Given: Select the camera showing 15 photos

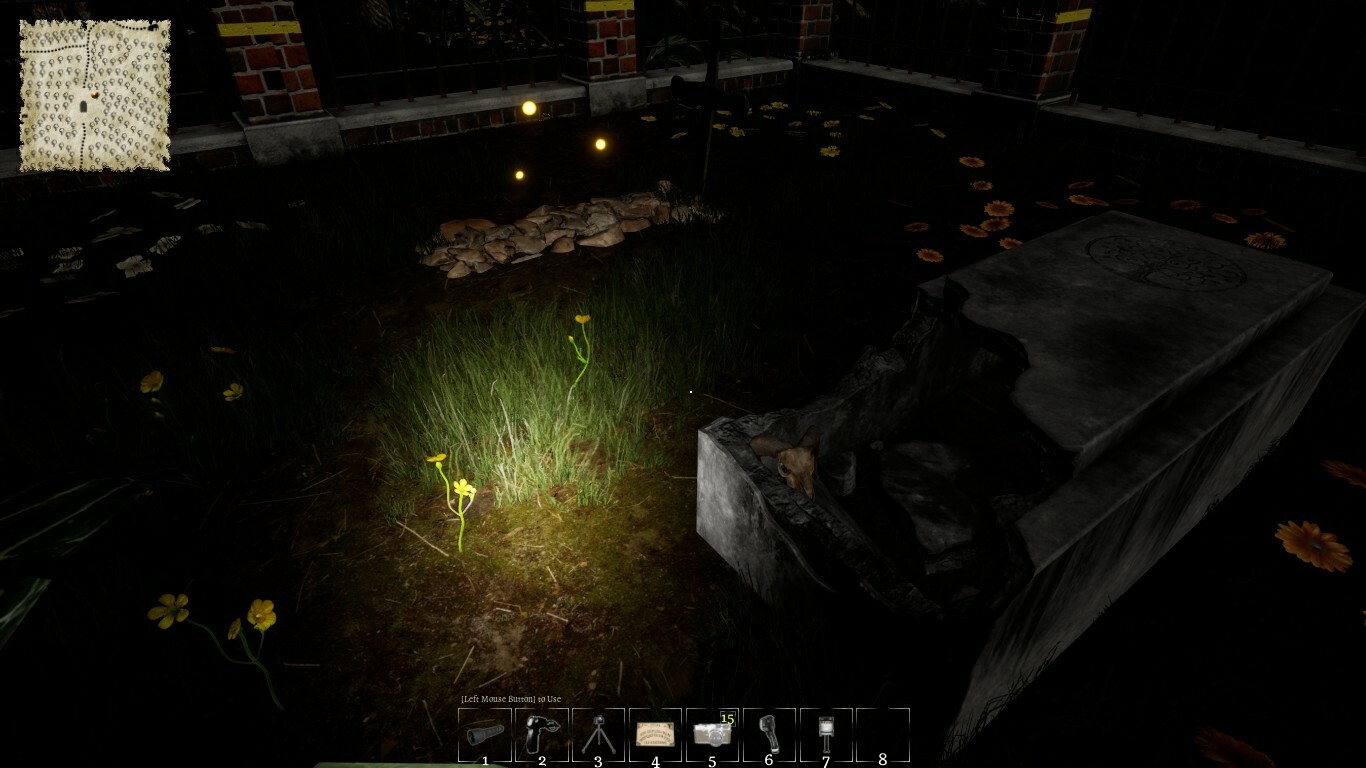Looking at the screenshot, I should tap(711, 733).
